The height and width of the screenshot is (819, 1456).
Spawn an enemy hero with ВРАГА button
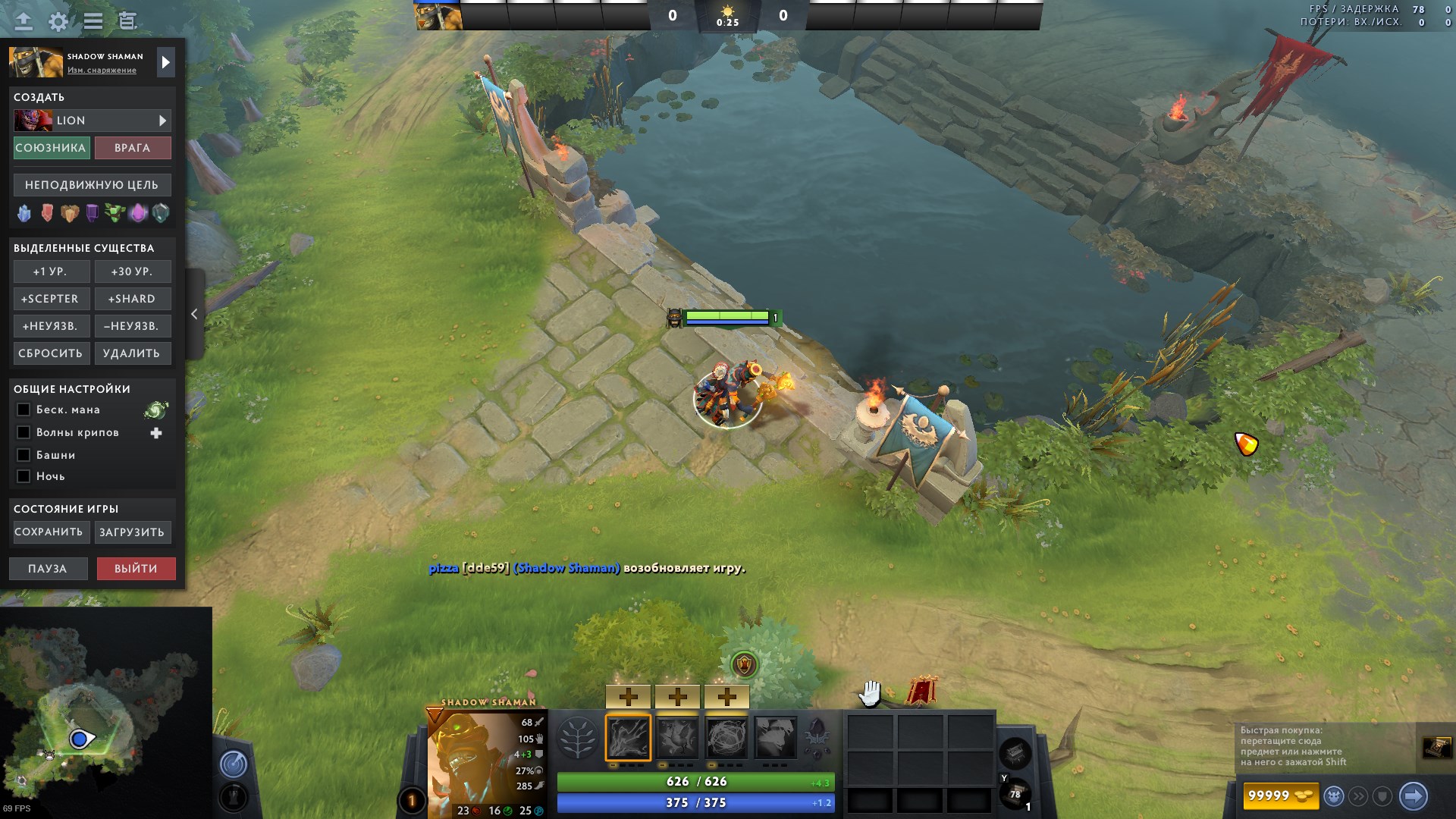[x=133, y=148]
